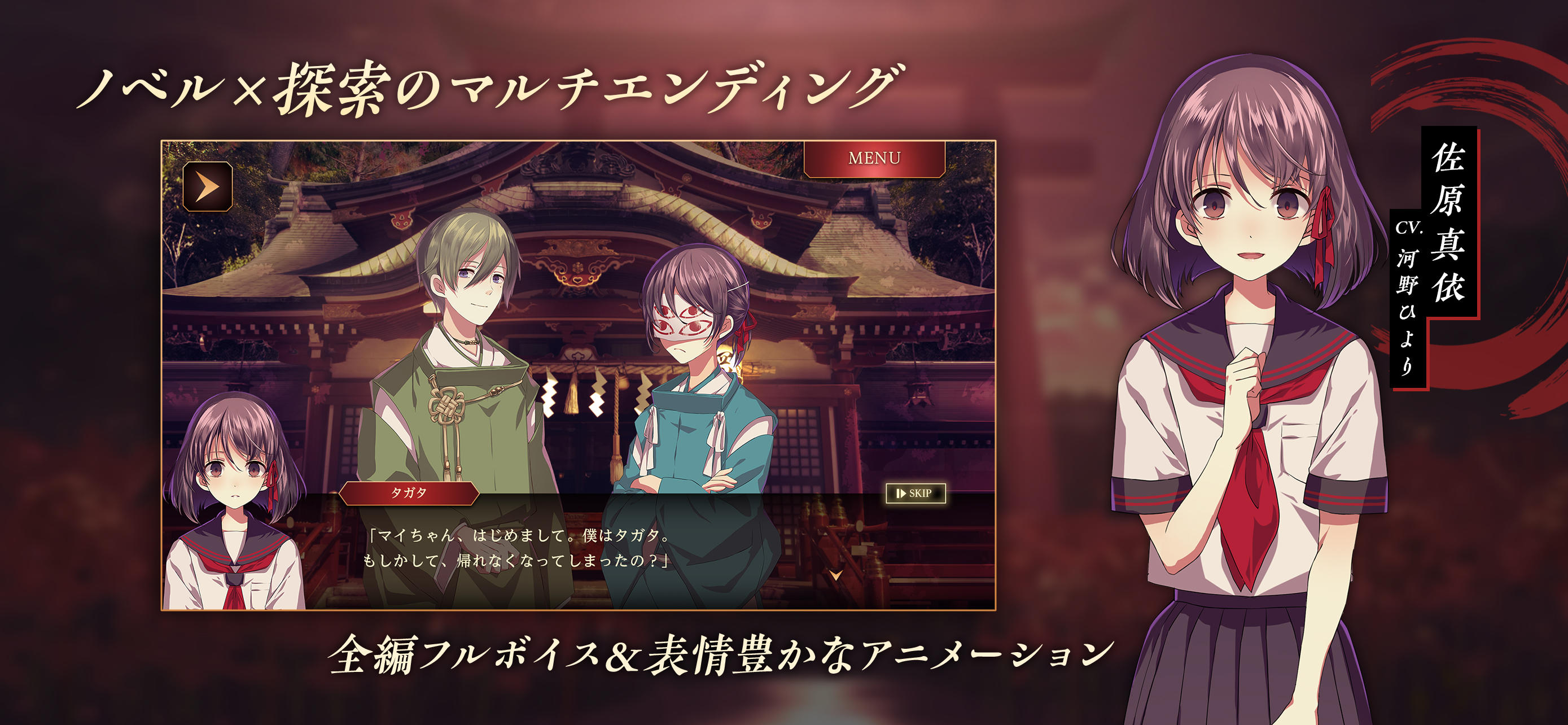The width and height of the screenshot is (1568, 725).
Task: Open the MENU tab at top right of gameplay
Action: pos(875,158)
